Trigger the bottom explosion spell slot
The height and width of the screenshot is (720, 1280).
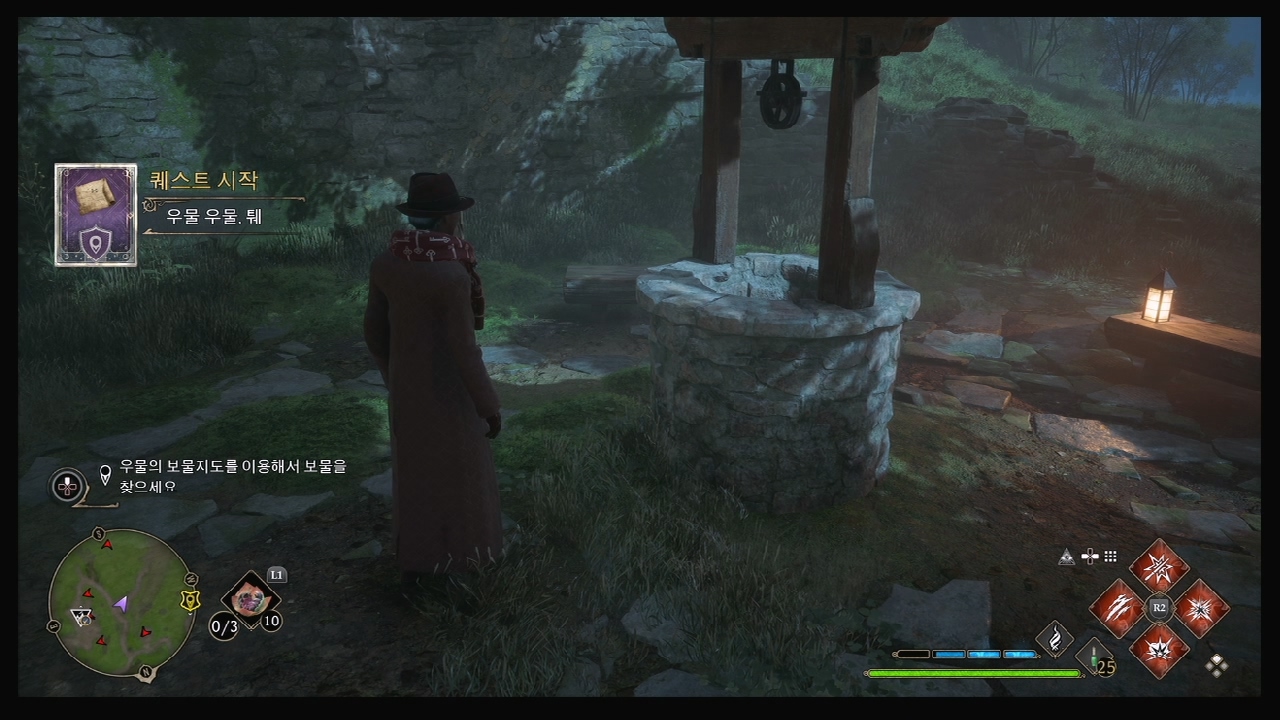1159,649
